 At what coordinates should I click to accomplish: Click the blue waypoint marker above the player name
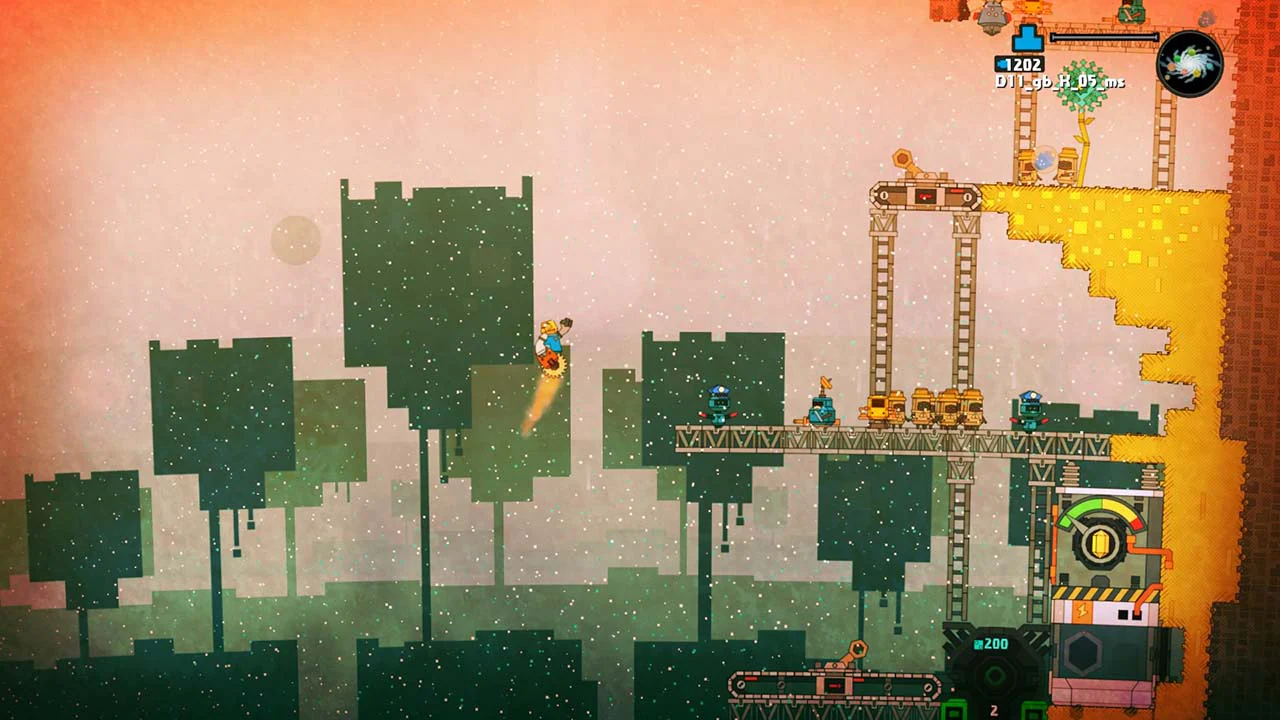click(1026, 38)
